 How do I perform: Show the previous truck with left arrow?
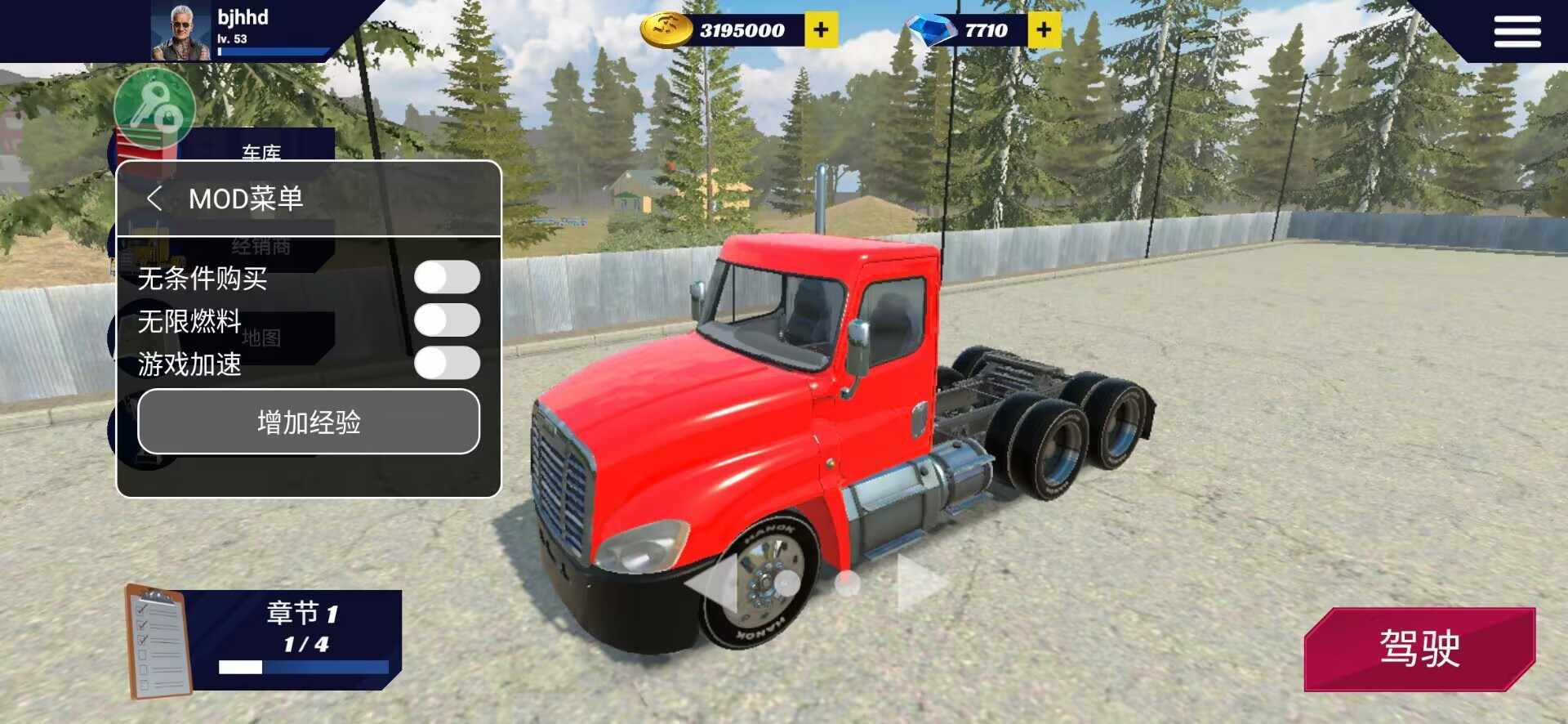pos(712,583)
